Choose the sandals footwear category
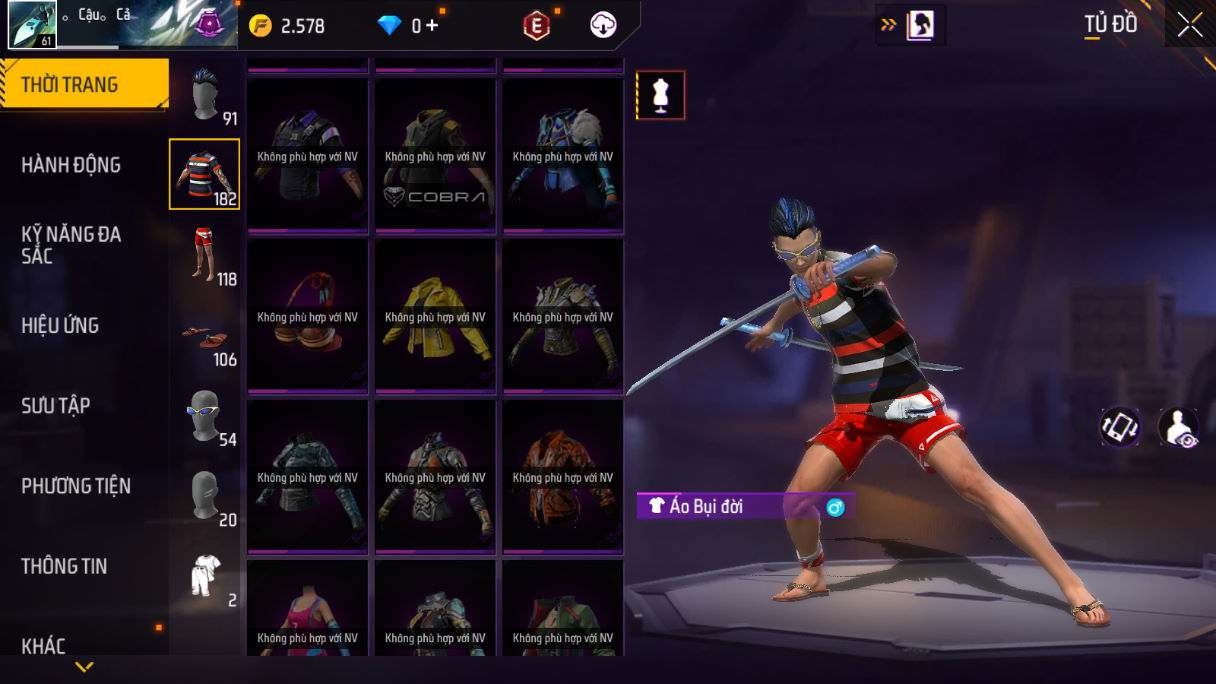The width and height of the screenshot is (1216, 684). 204,337
